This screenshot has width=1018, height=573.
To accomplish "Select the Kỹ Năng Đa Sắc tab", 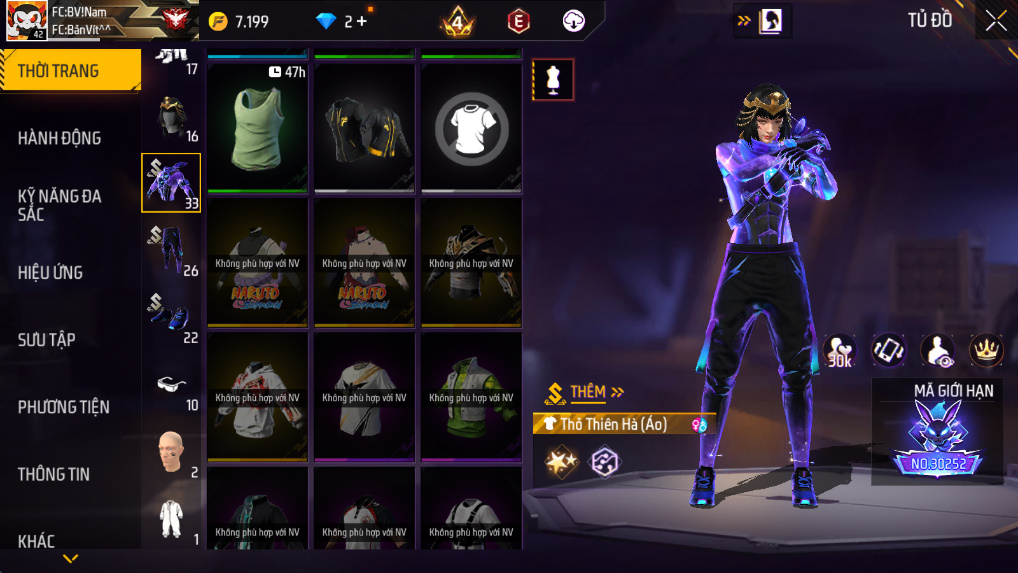I will tap(60, 204).
